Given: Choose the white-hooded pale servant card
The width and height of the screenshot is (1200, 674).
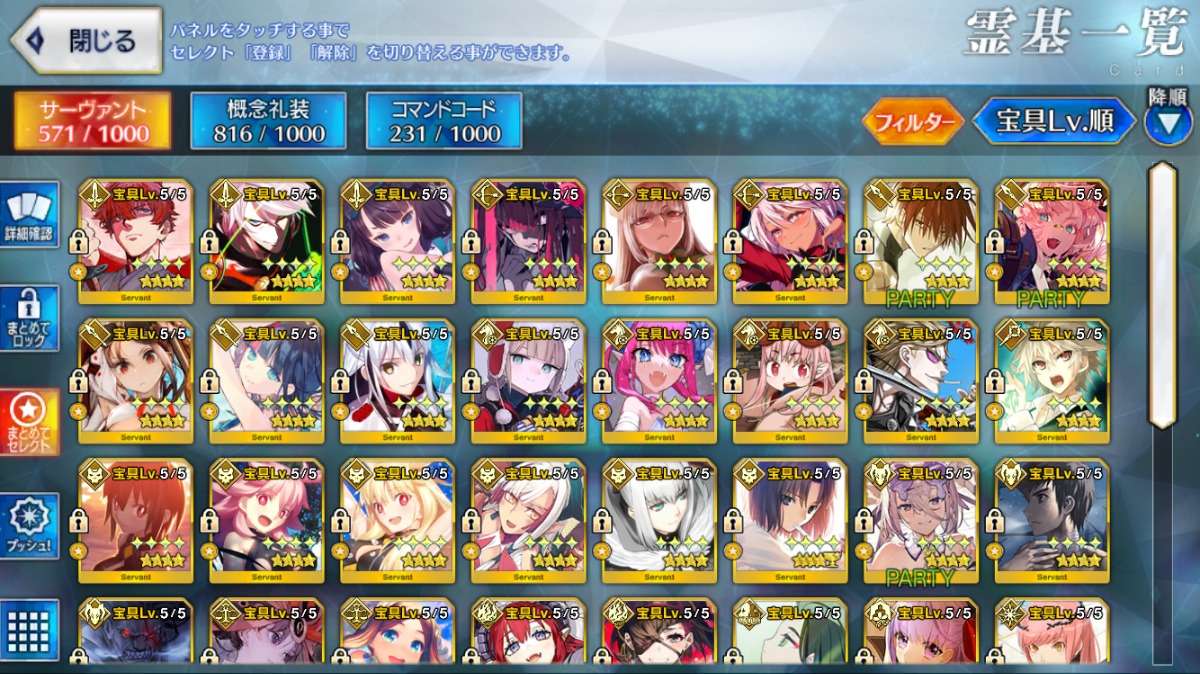Looking at the screenshot, I should (660, 520).
